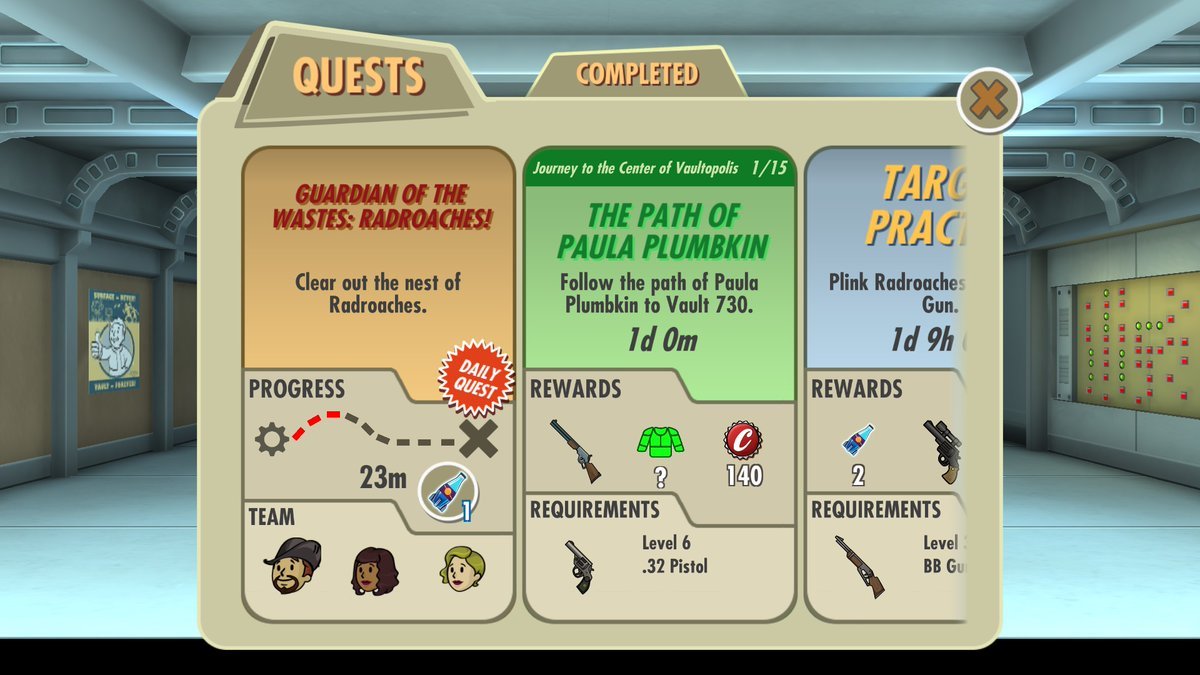Inspect the .32 Pistol requirement icon

point(578,566)
